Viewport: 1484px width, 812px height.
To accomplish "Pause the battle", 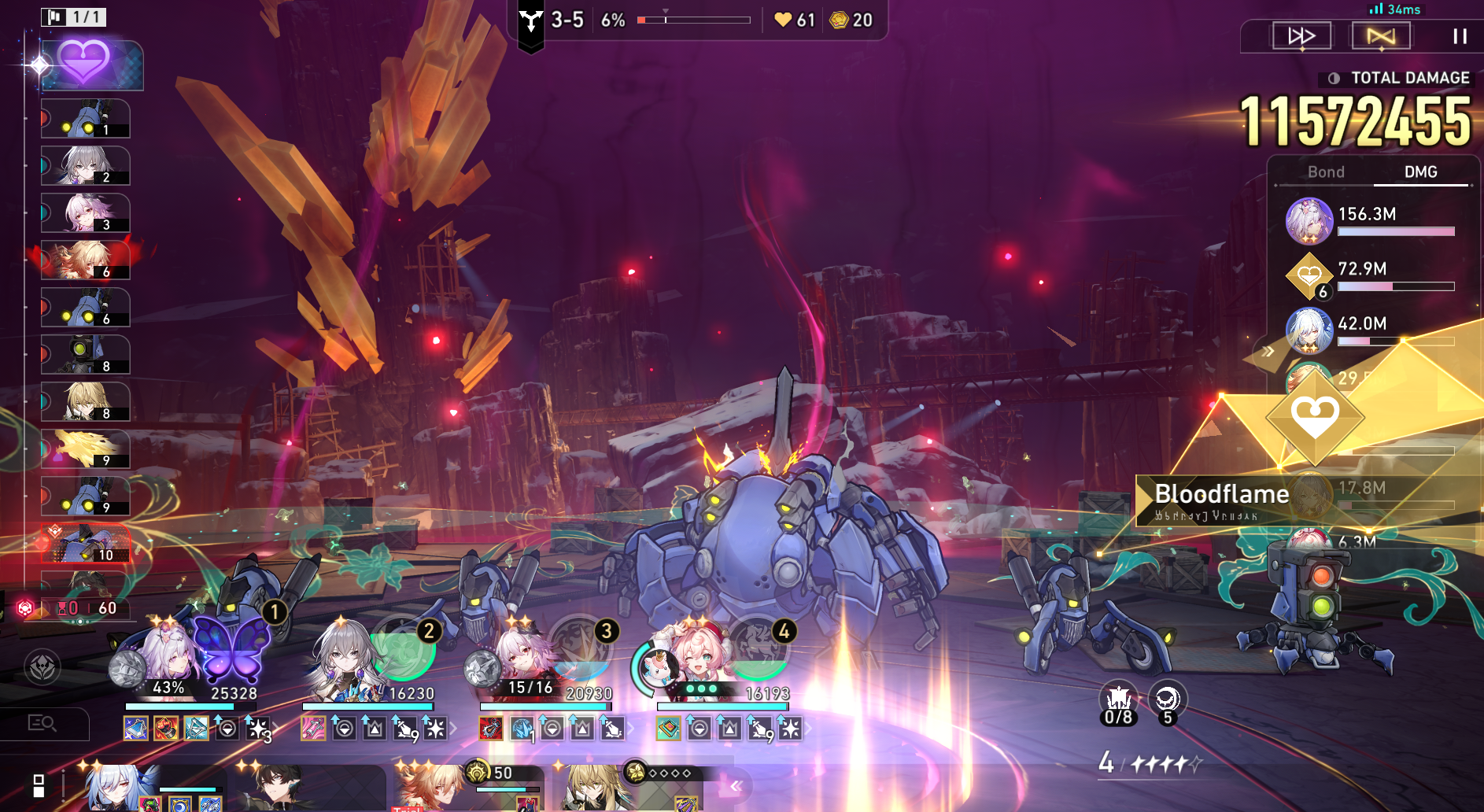I will 1460,36.
